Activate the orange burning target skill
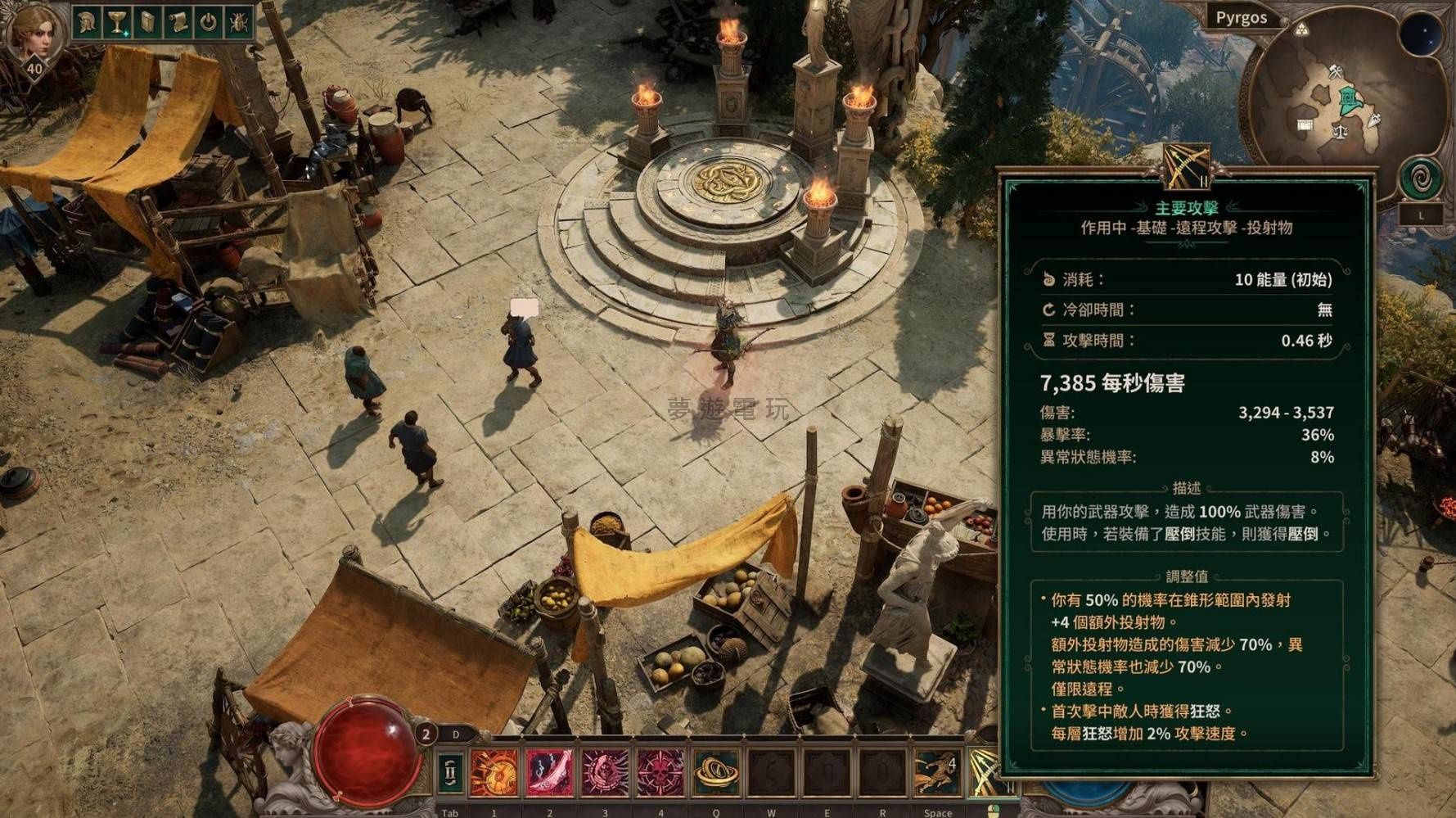Screen dimensions: 1456x818 click(x=494, y=771)
